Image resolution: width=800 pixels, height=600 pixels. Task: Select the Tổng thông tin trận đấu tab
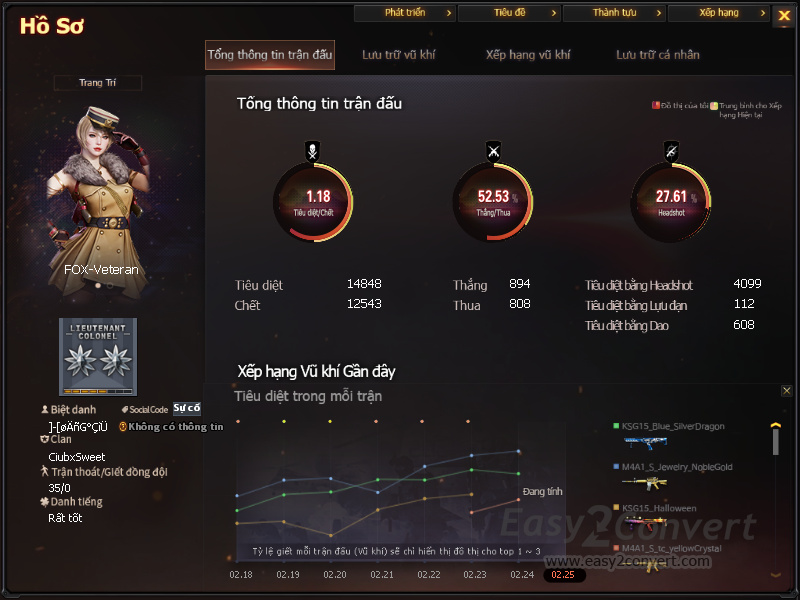270,55
